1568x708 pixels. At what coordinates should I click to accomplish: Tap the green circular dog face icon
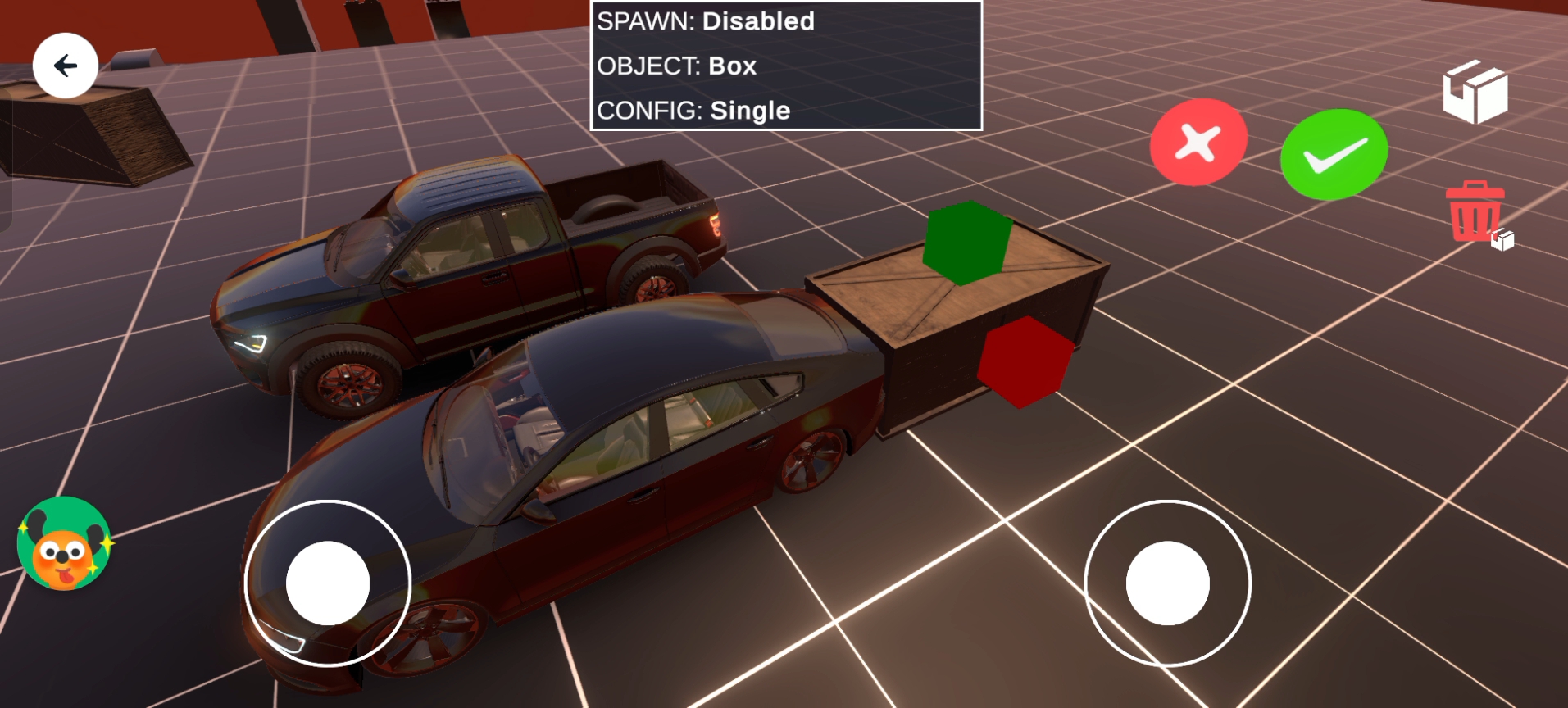point(64,543)
